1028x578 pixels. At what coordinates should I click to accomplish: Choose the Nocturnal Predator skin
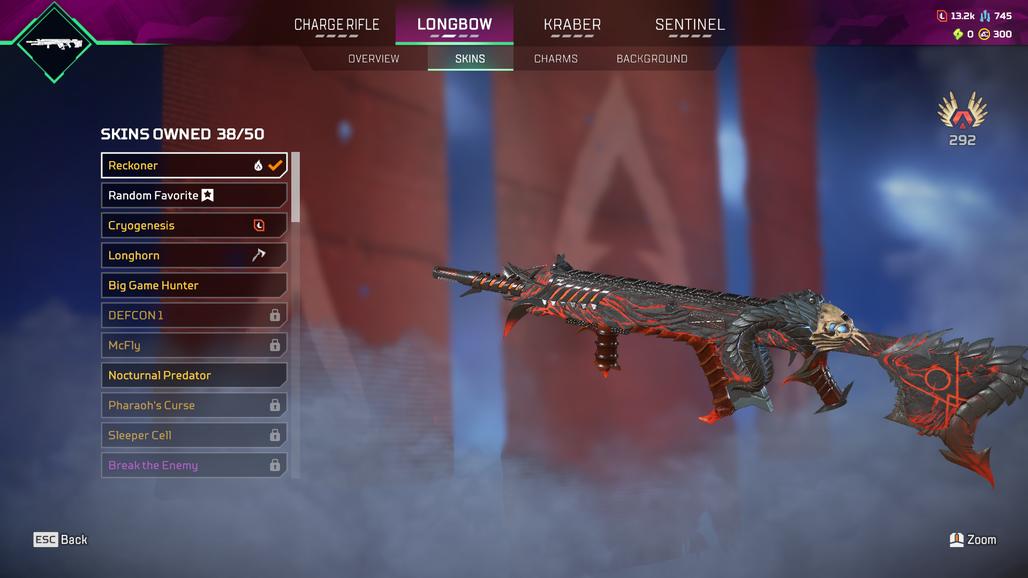[194, 375]
